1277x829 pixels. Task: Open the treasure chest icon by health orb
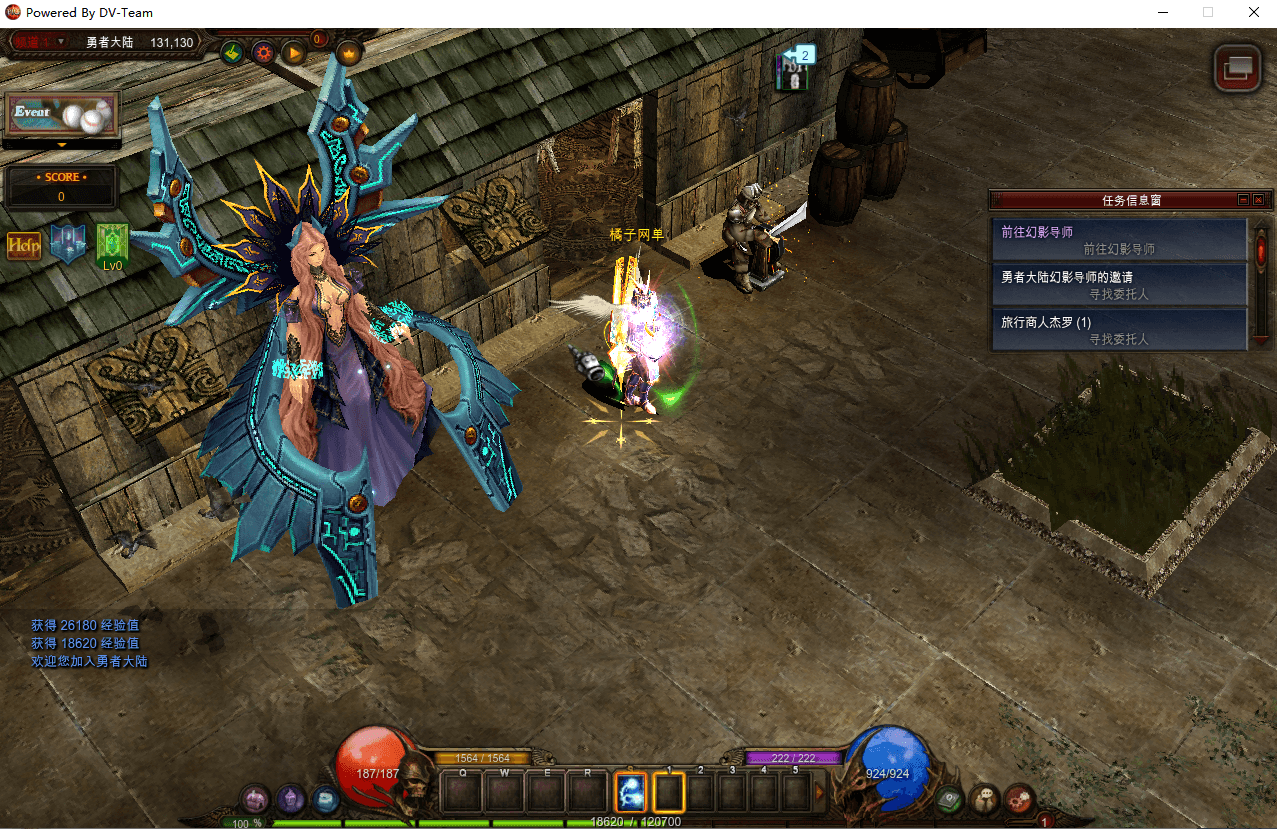tap(257, 798)
